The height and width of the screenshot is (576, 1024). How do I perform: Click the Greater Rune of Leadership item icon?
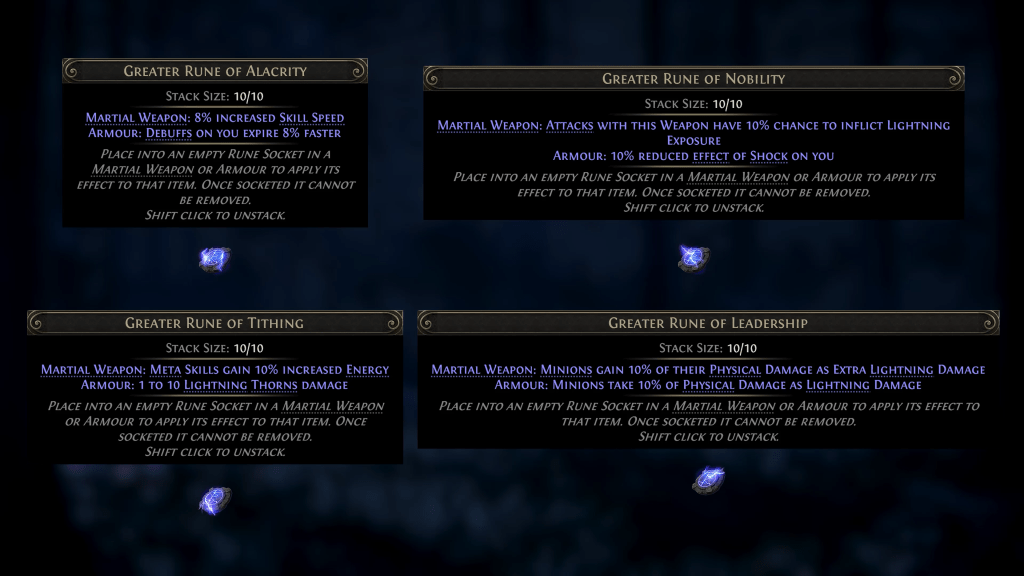pyautogui.click(x=708, y=480)
